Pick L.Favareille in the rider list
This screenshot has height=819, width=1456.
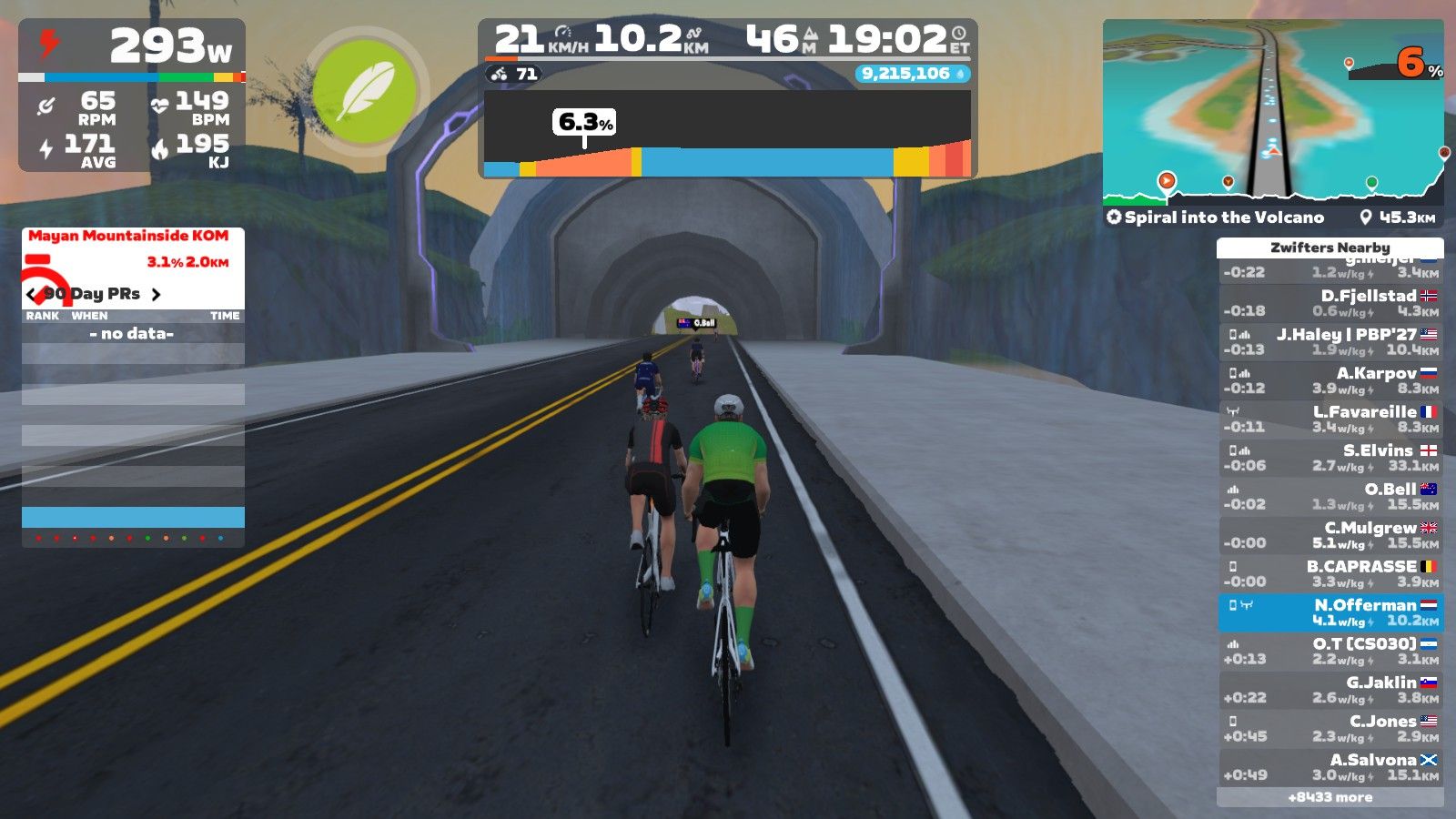[1330, 420]
